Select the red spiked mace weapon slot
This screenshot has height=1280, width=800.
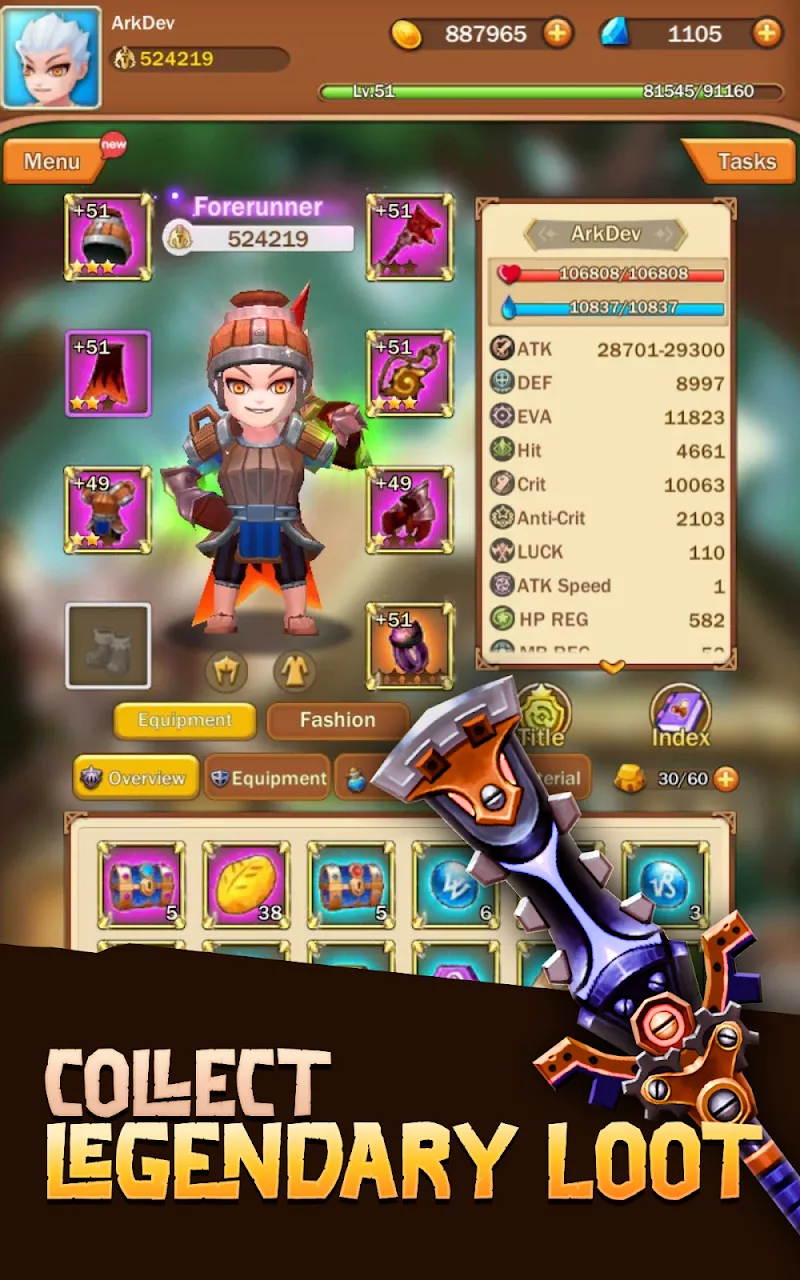point(410,237)
